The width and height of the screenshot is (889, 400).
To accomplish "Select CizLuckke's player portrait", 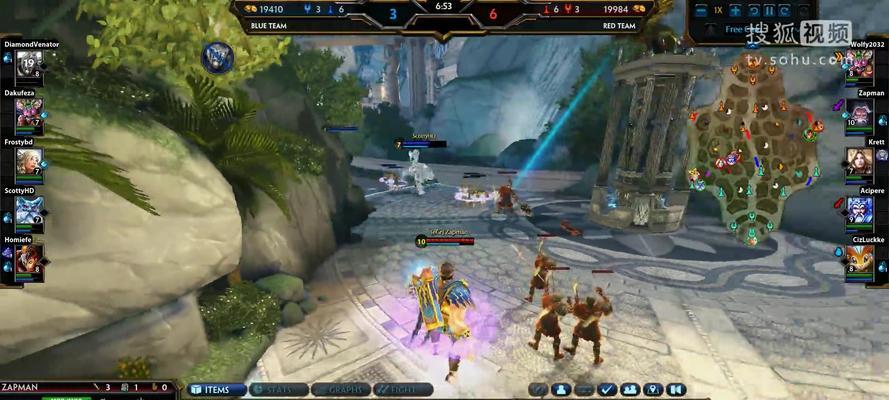I will tap(860, 259).
